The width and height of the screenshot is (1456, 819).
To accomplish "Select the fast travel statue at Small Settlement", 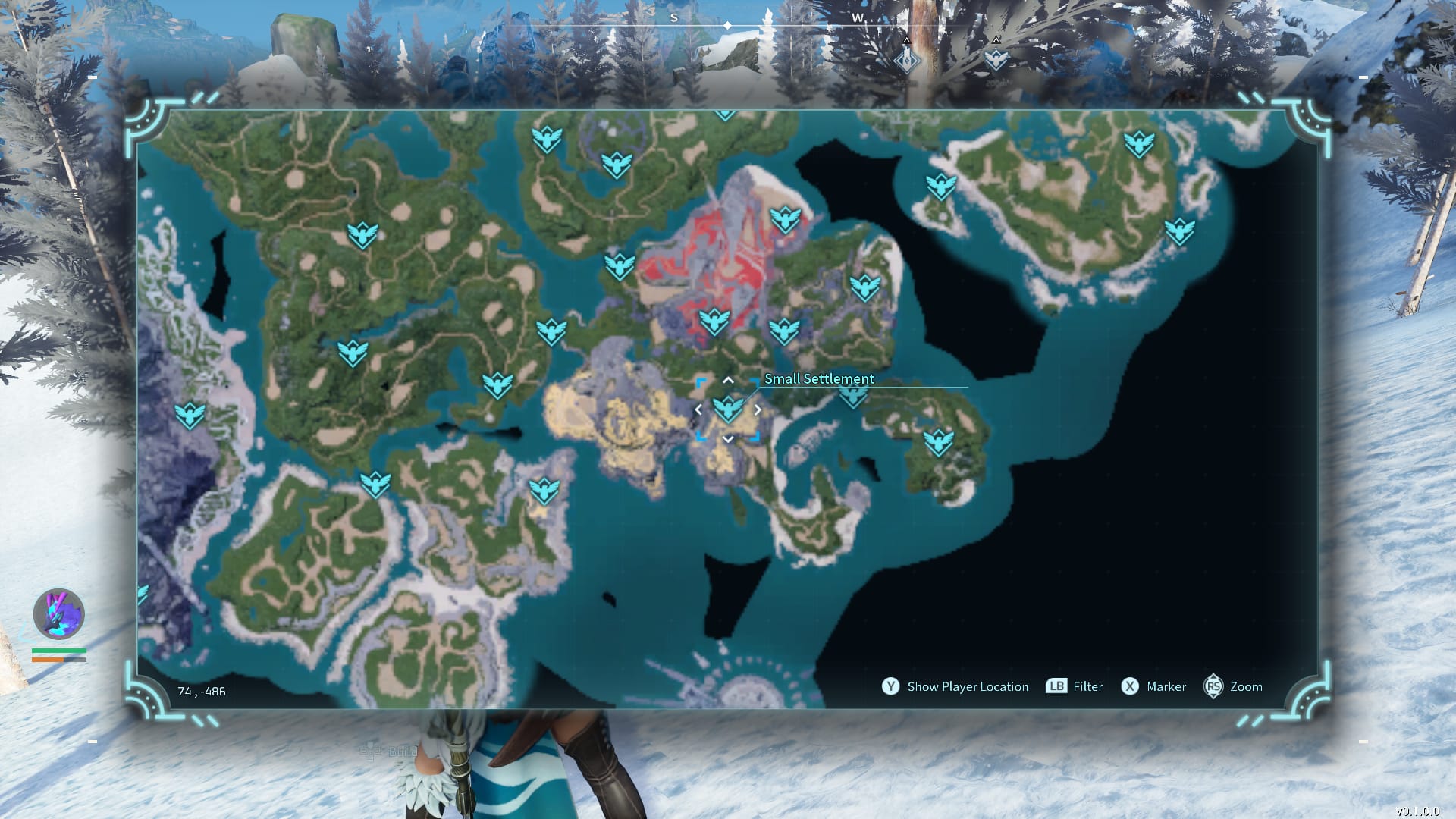I will click(728, 409).
